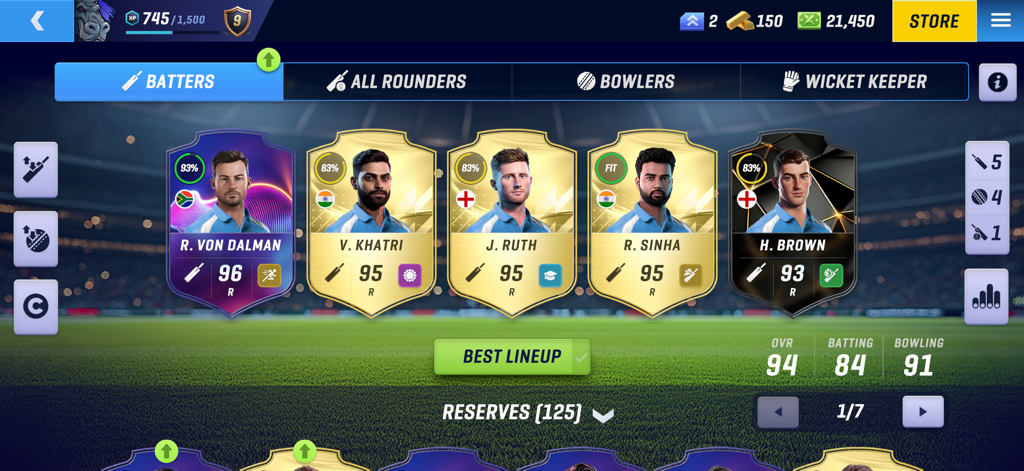This screenshot has height=471, width=1024.
Task: Open the Store
Action: (x=933, y=21)
